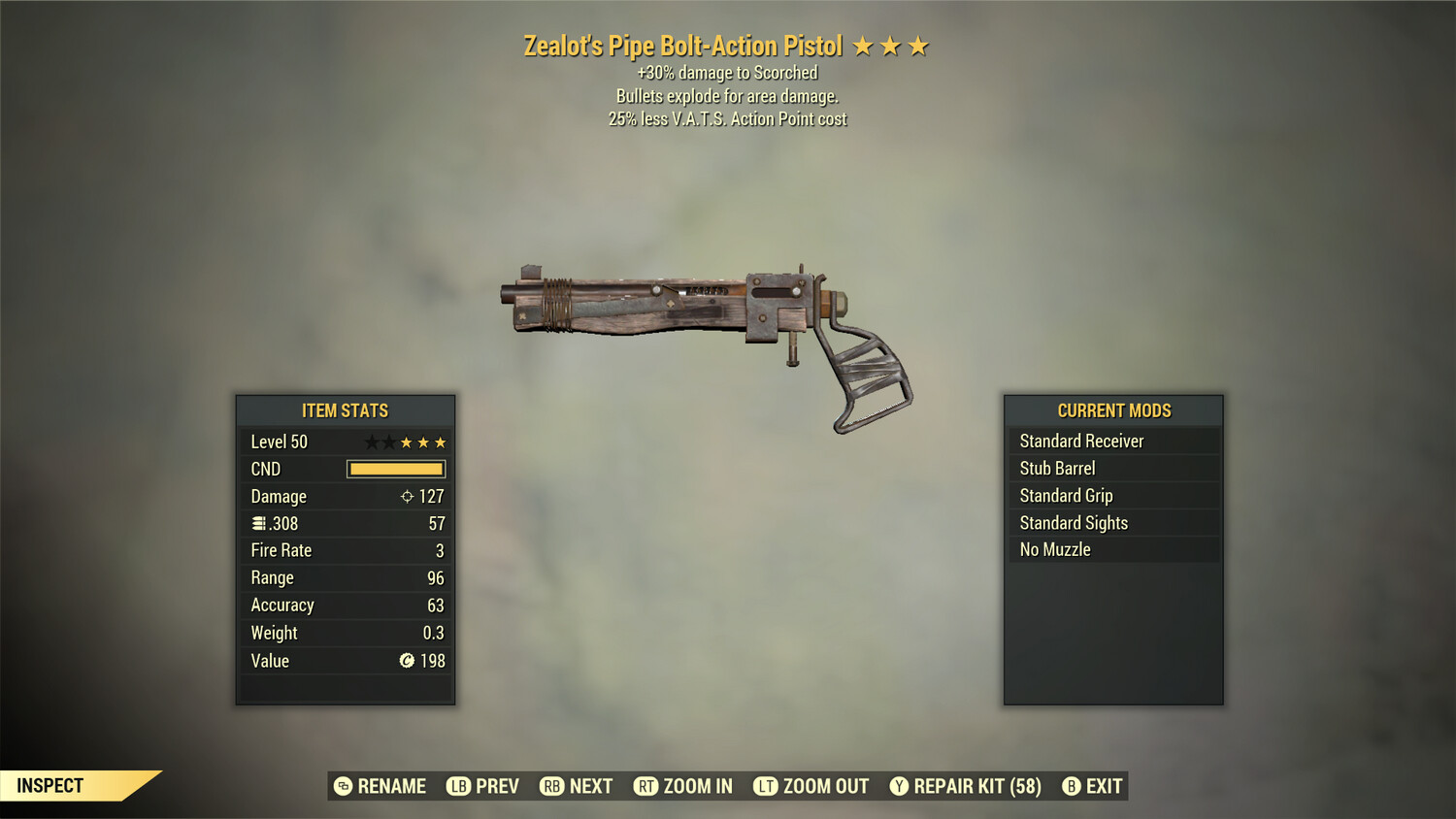
Task: Select the .308 ammo icon
Action: (260, 523)
